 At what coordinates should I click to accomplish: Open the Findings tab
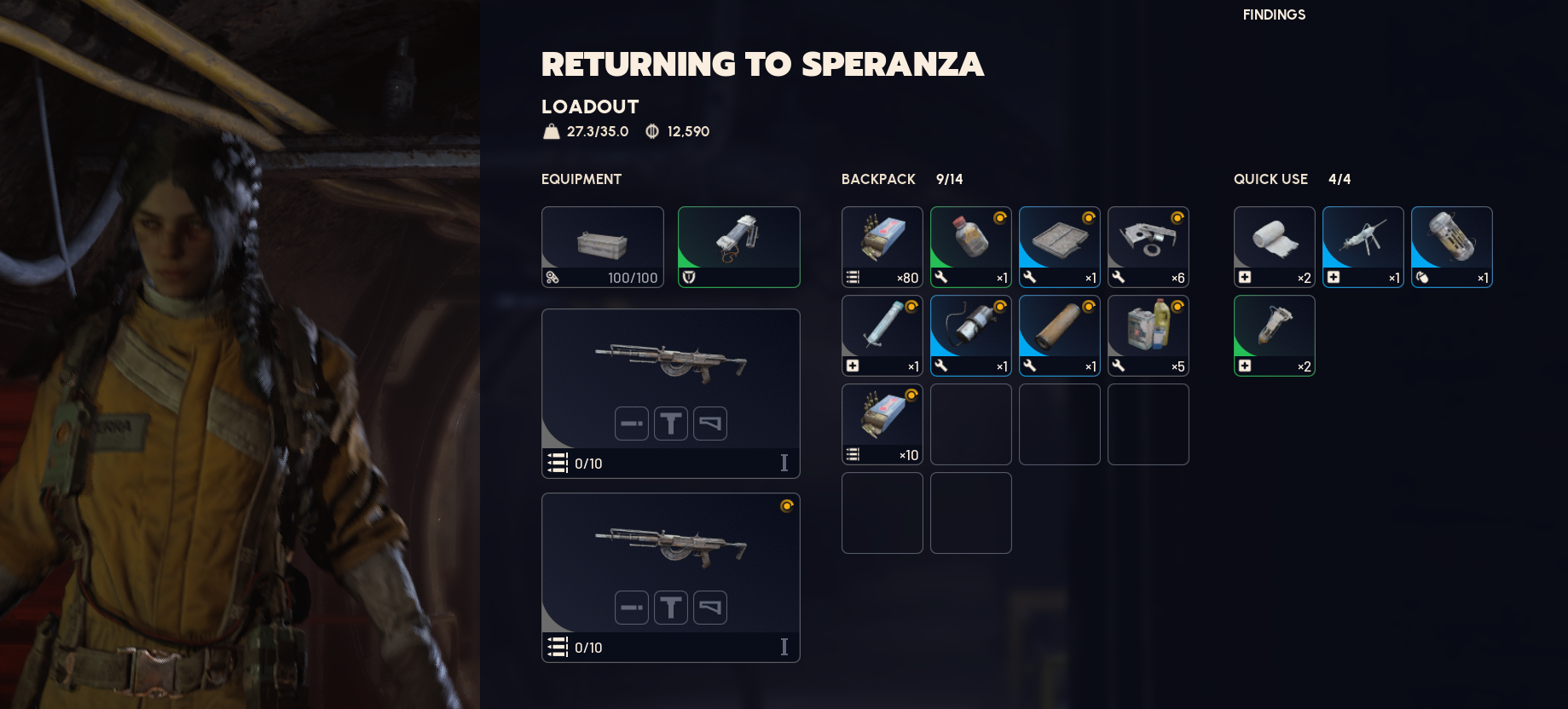(1274, 14)
